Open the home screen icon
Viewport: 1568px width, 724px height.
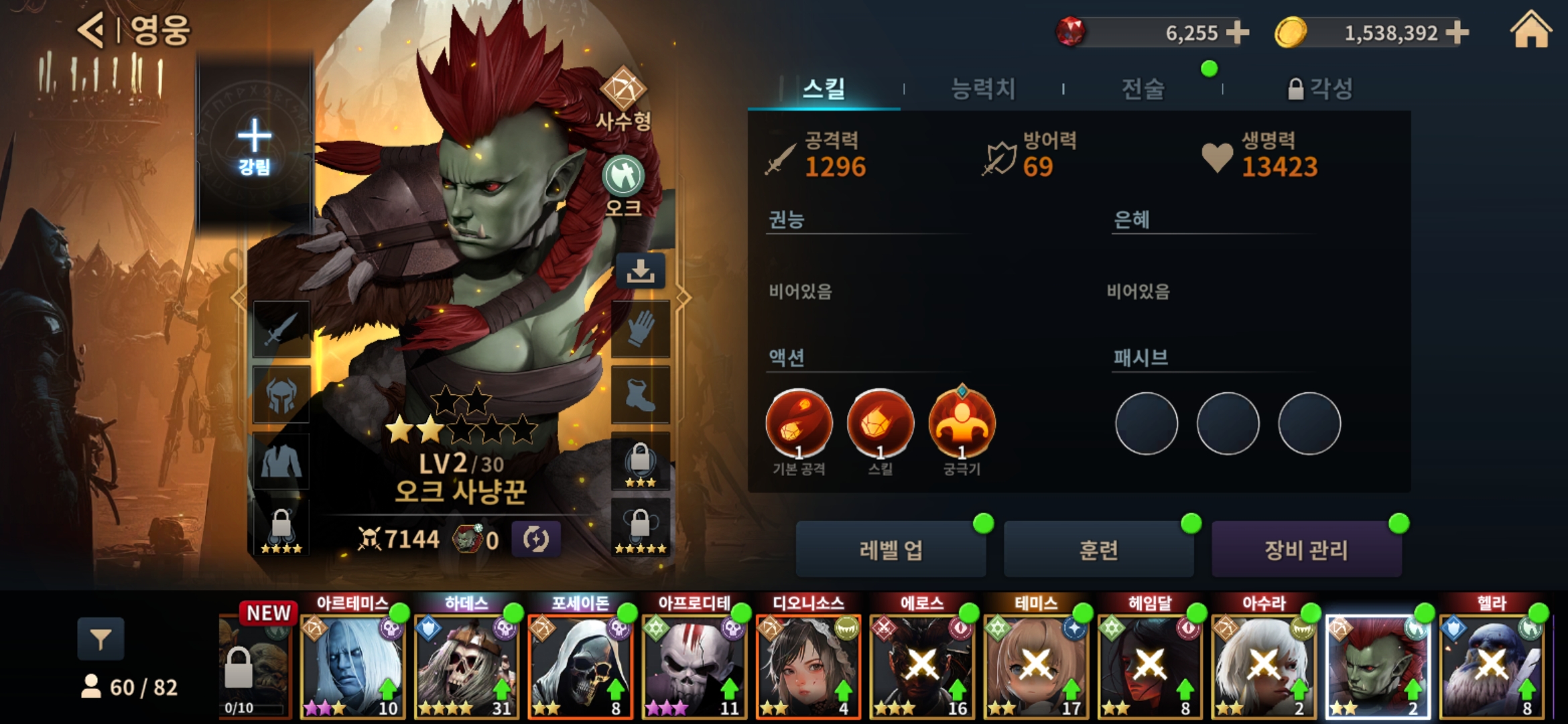1530,32
